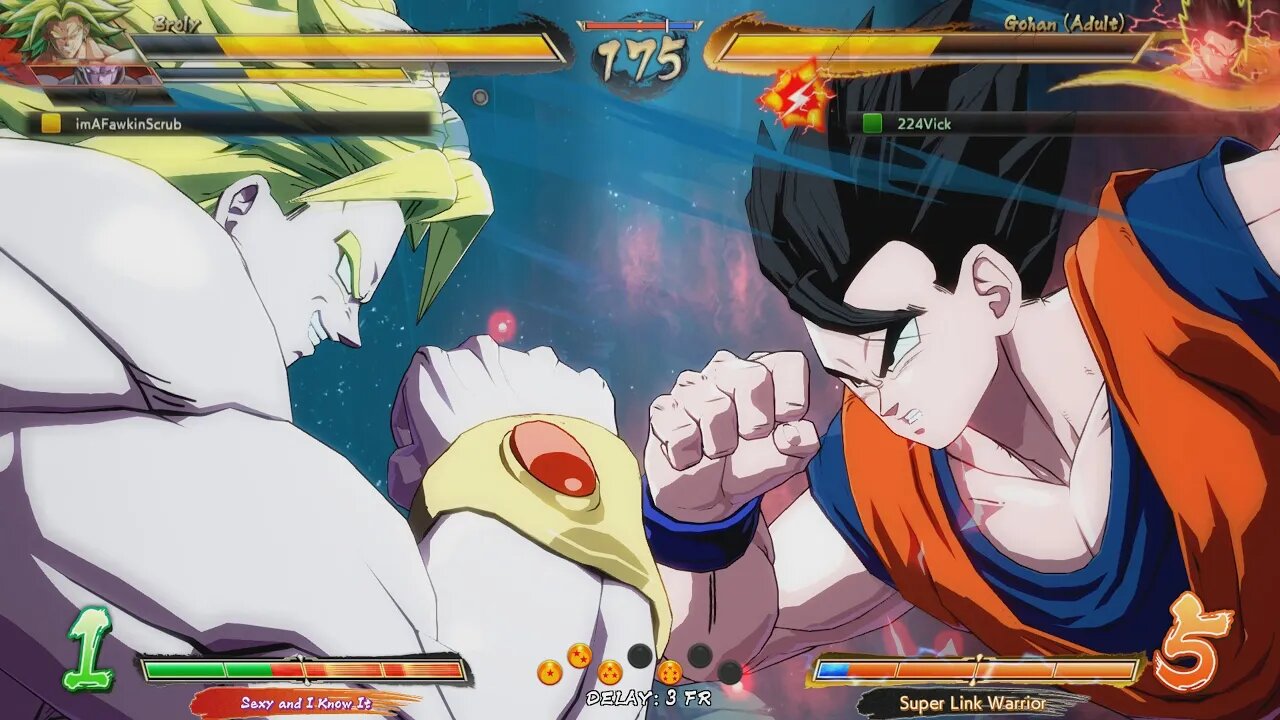Screen dimensions: 1280x720
Task: Click the 224Vick player name tag
Action: point(923,124)
